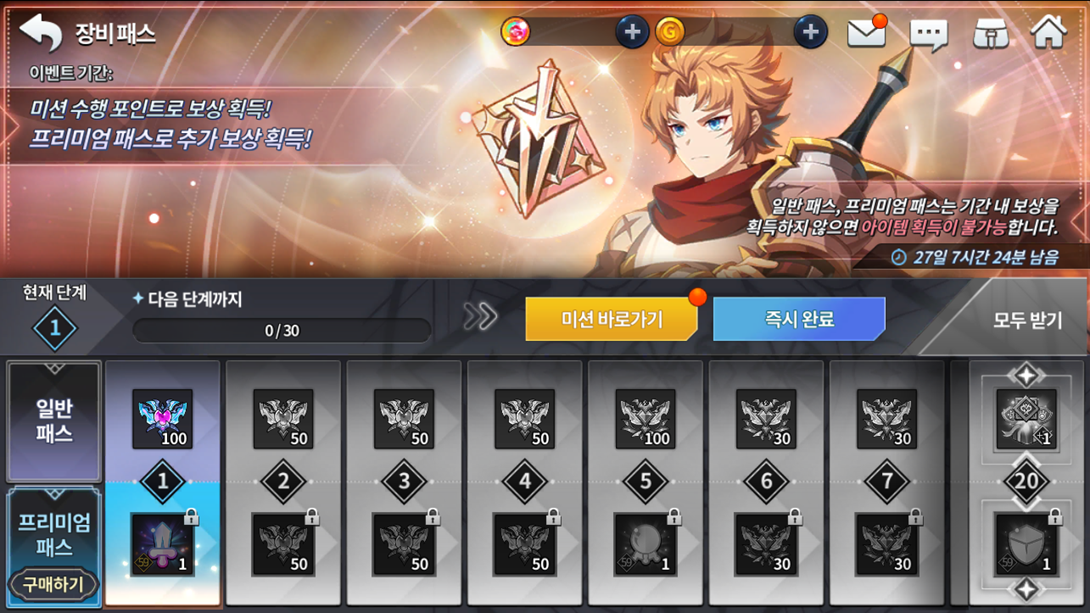Image resolution: width=1090 pixels, height=613 pixels.
Task: Claim the tier 1 free reward of 100
Action: coord(162,419)
